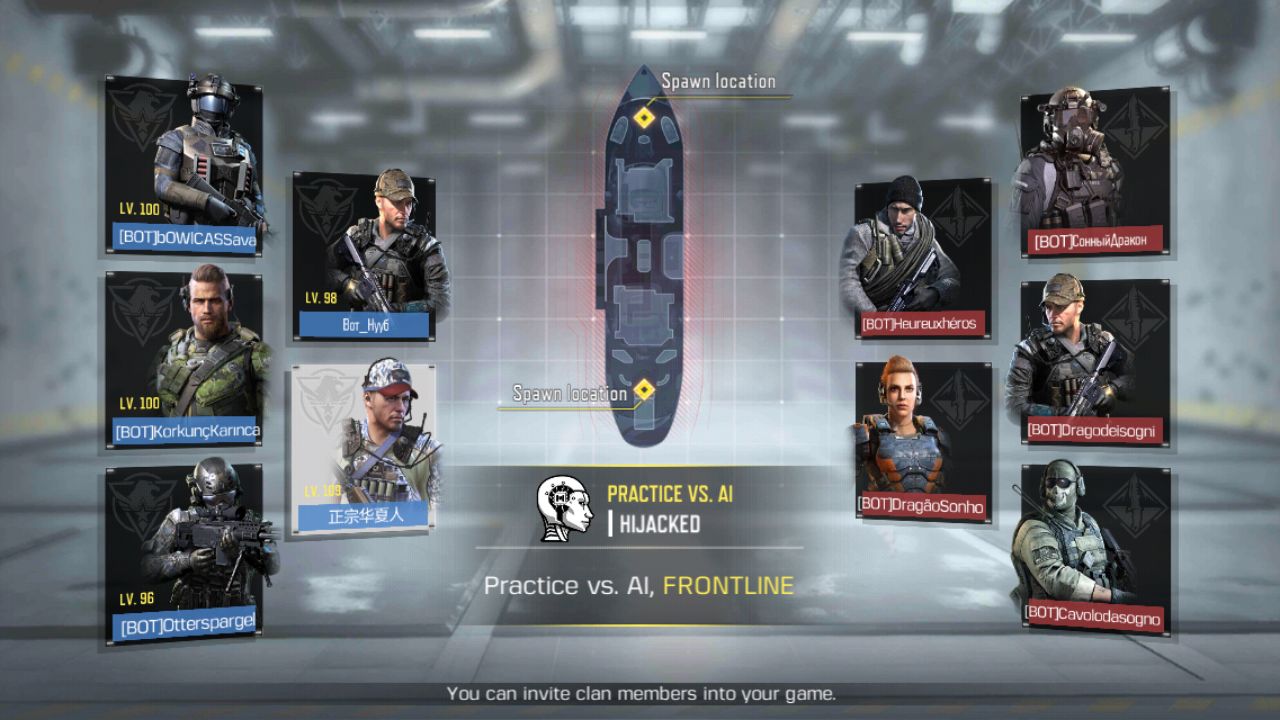Open the [BOT]Dragodeisogni enemy card
Viewport: 1280px width, 720px height.
coord(1094,361)
